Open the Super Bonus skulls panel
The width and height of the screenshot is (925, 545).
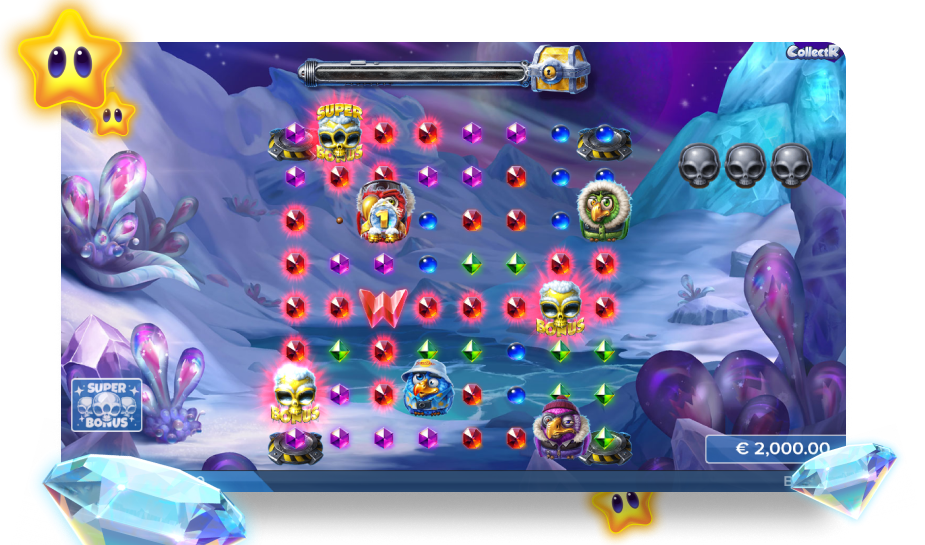tap(107, 404)
